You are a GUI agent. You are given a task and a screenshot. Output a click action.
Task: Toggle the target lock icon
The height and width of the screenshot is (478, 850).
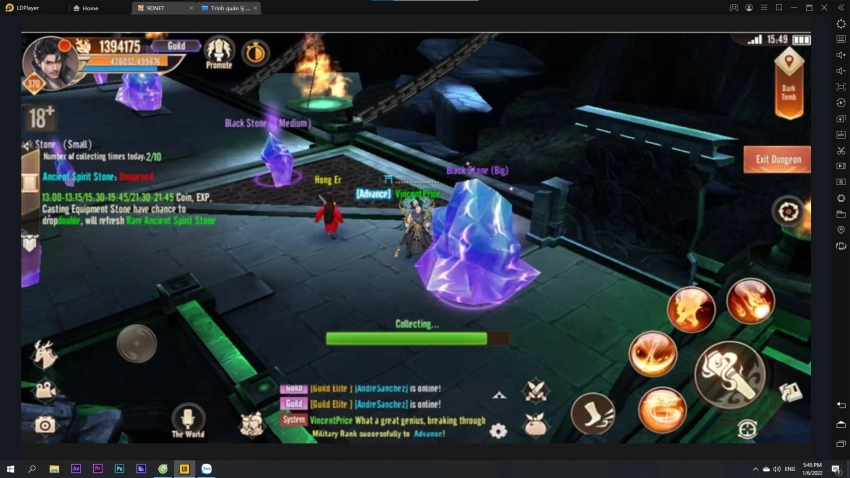point(746,429)
